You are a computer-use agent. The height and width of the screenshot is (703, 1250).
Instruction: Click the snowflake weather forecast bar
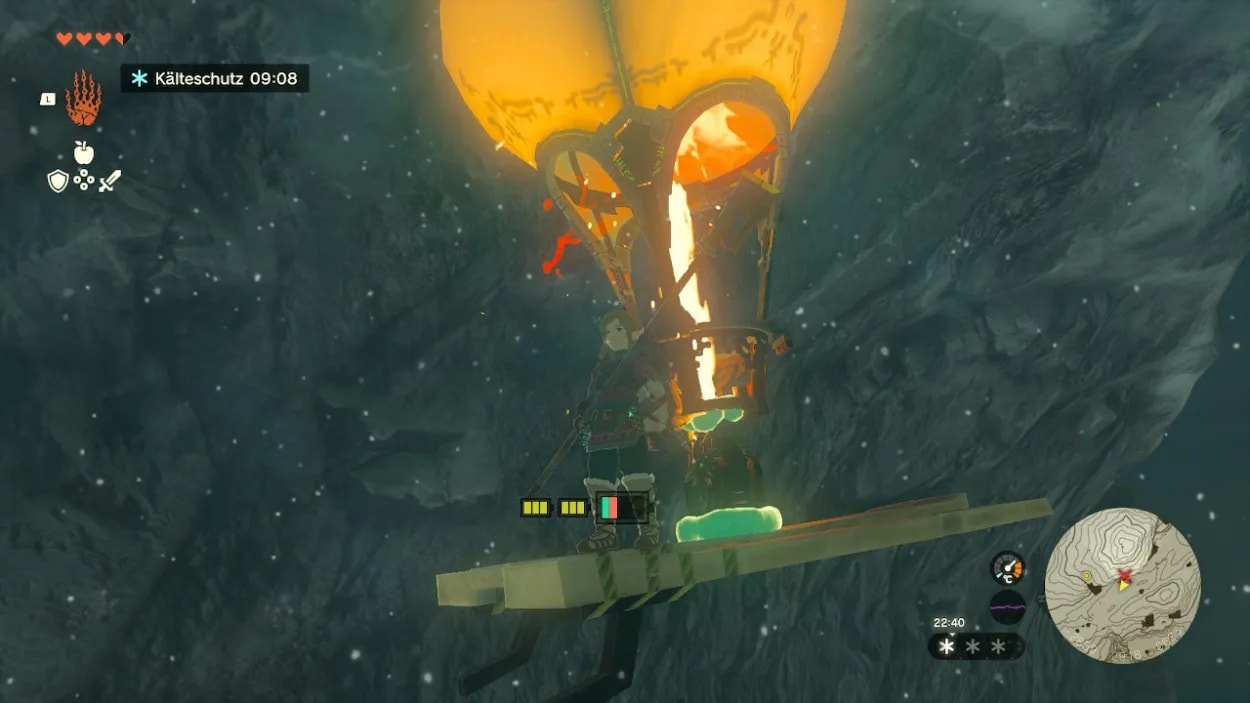point(975,647)
